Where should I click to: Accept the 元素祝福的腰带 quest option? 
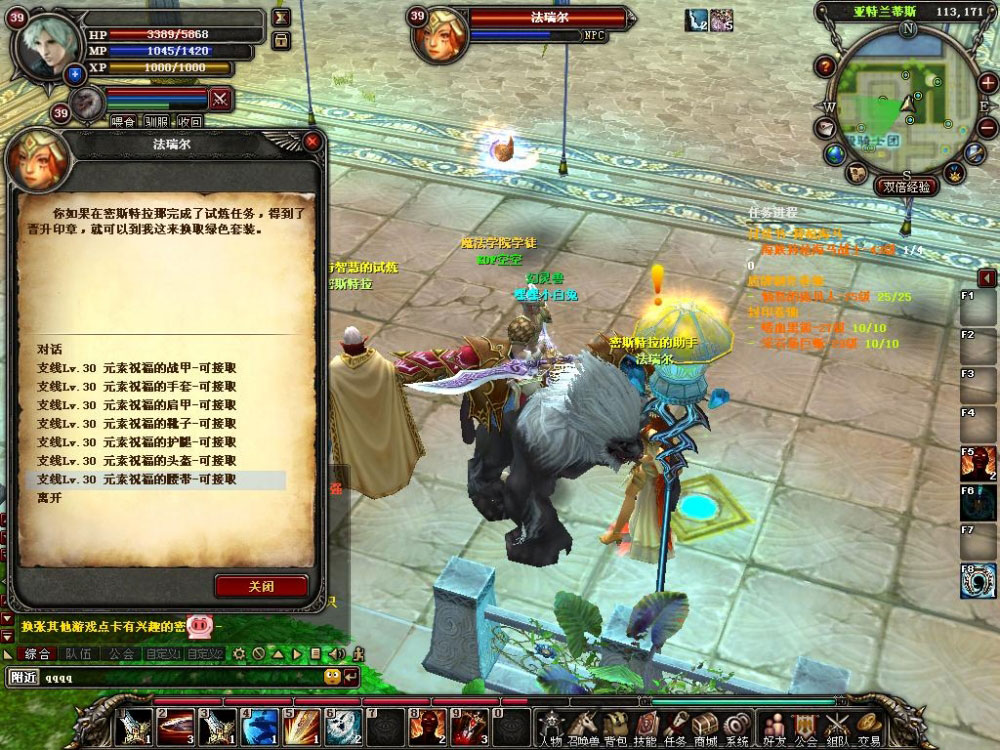(x=137, y=479)
